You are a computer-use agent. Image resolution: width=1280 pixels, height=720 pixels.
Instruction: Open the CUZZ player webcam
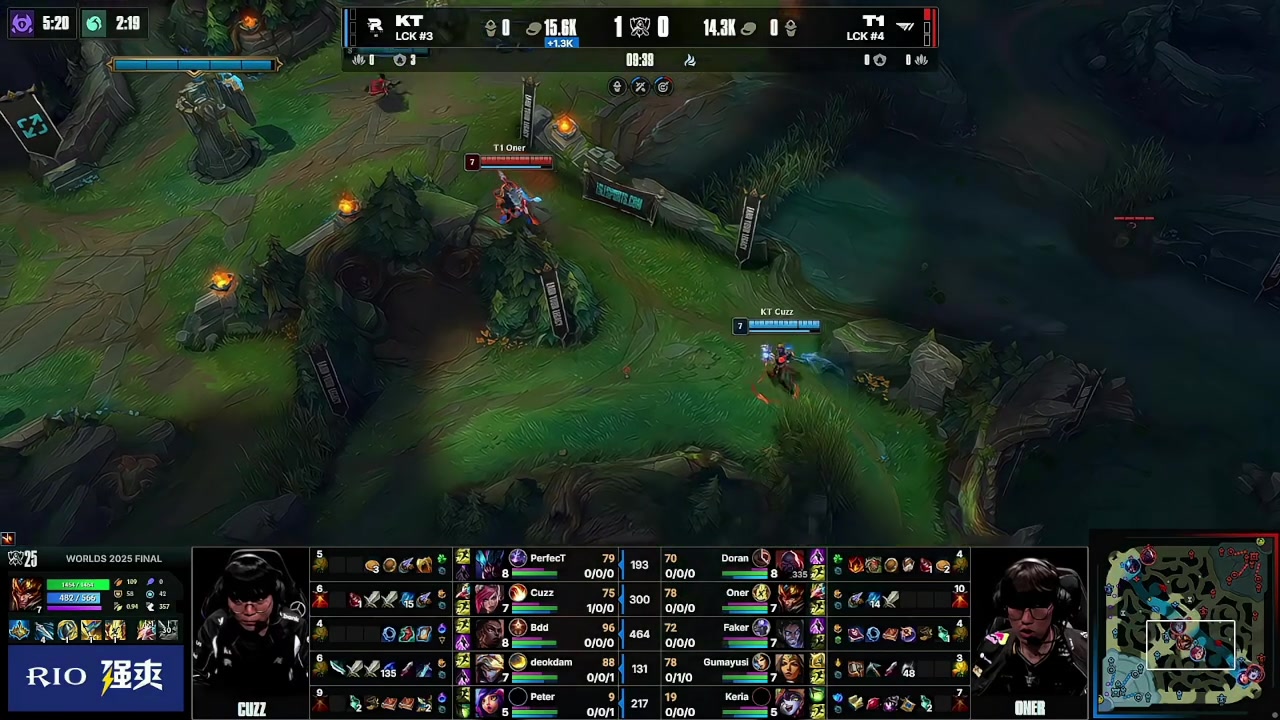point(251,632)
